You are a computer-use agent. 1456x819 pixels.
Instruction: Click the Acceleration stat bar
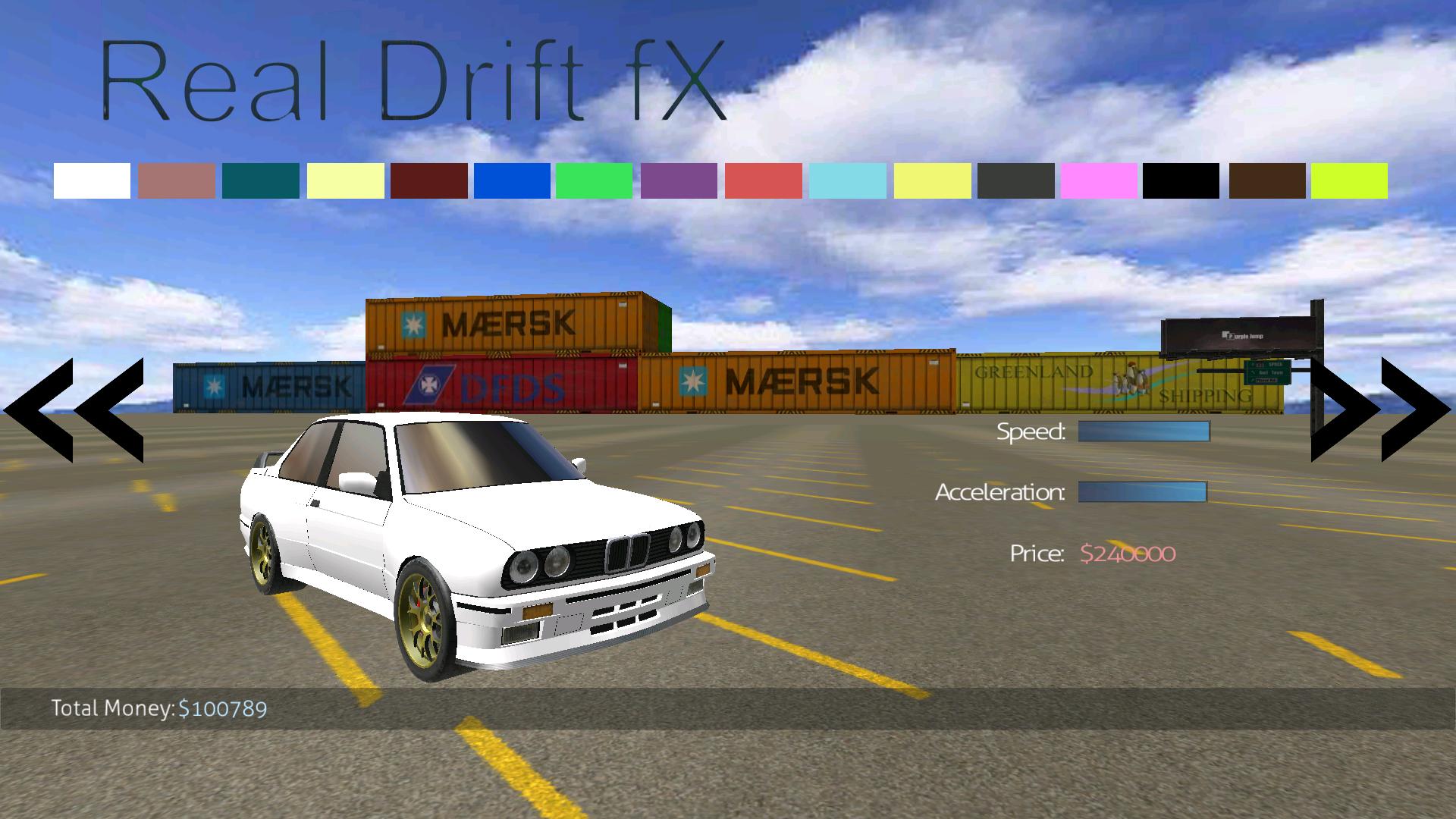click(x=1141, y=493)
